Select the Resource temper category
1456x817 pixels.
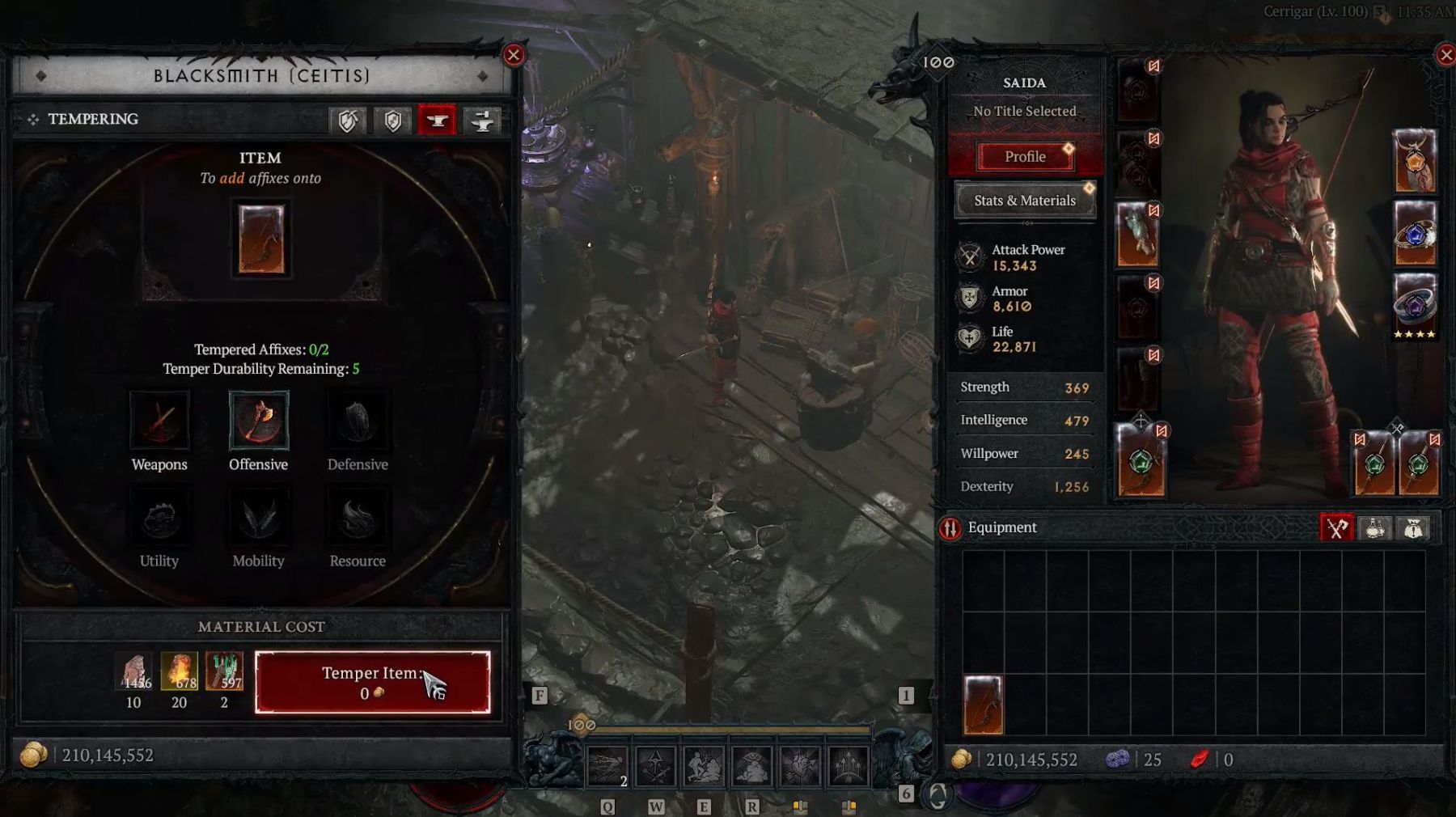coord(358,519)
